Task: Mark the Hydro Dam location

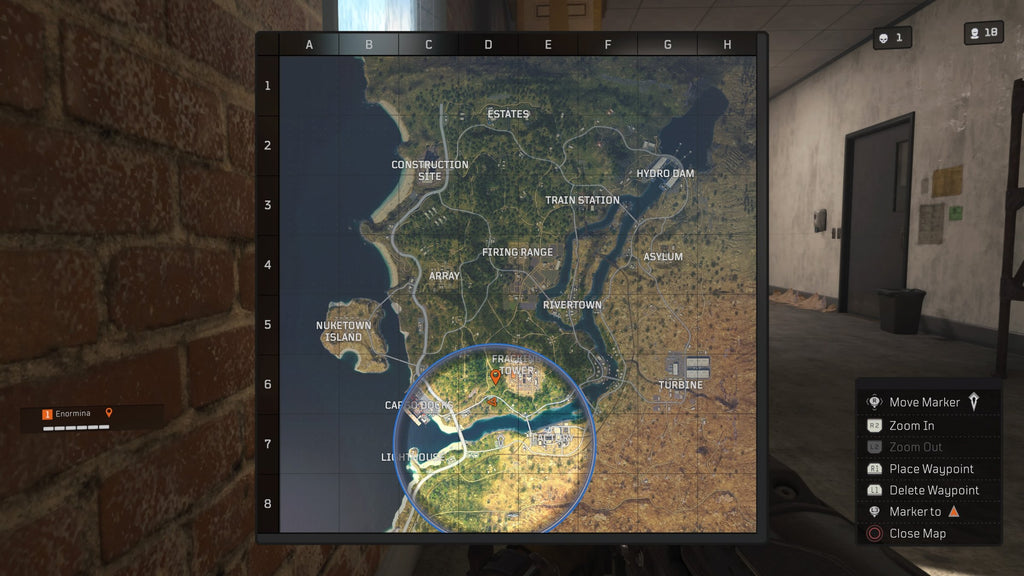Action: click(x=665, y=174)
